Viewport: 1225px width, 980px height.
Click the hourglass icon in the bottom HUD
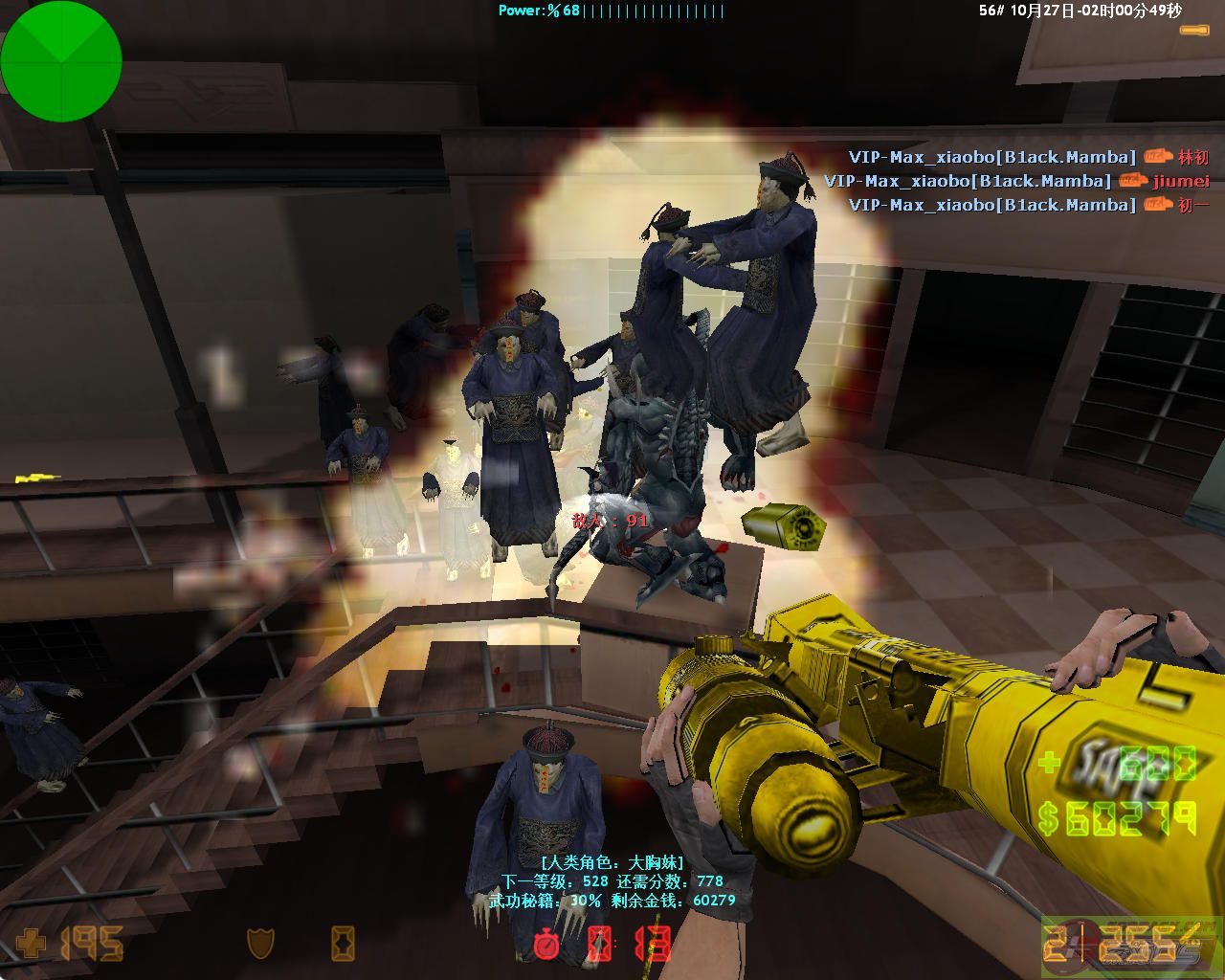click(x=343, y=944)
